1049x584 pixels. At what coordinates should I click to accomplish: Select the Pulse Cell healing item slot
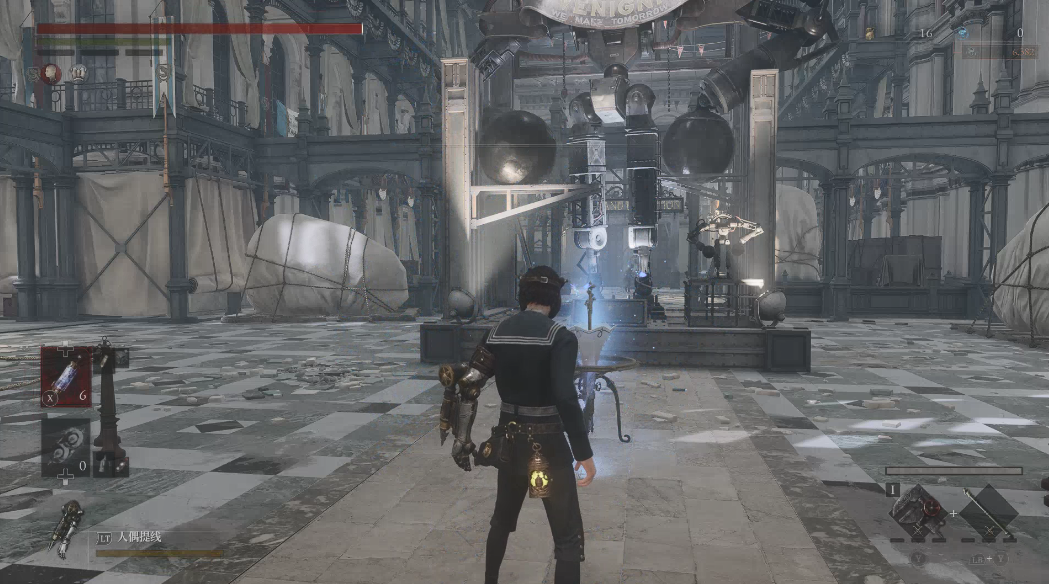click(66, 376)
